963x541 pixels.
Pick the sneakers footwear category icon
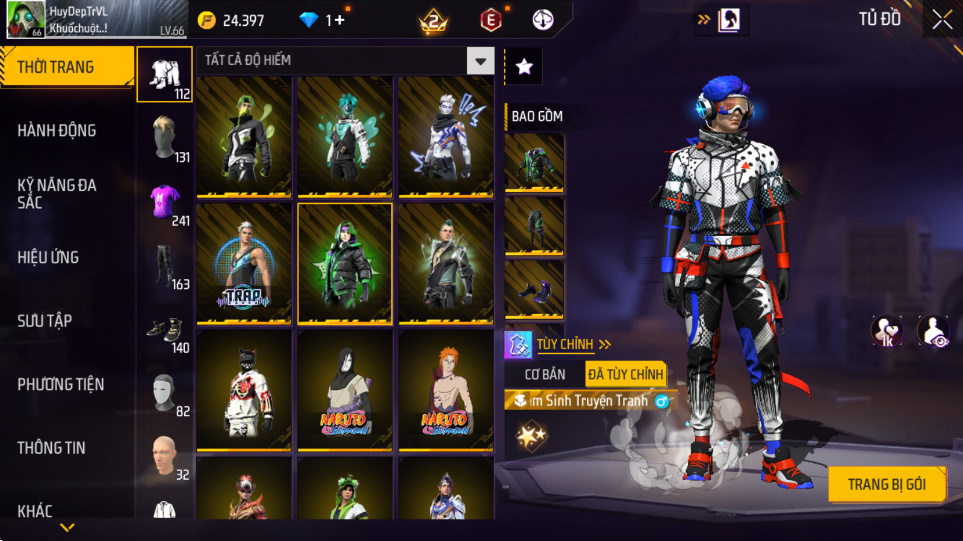[165, 330]
